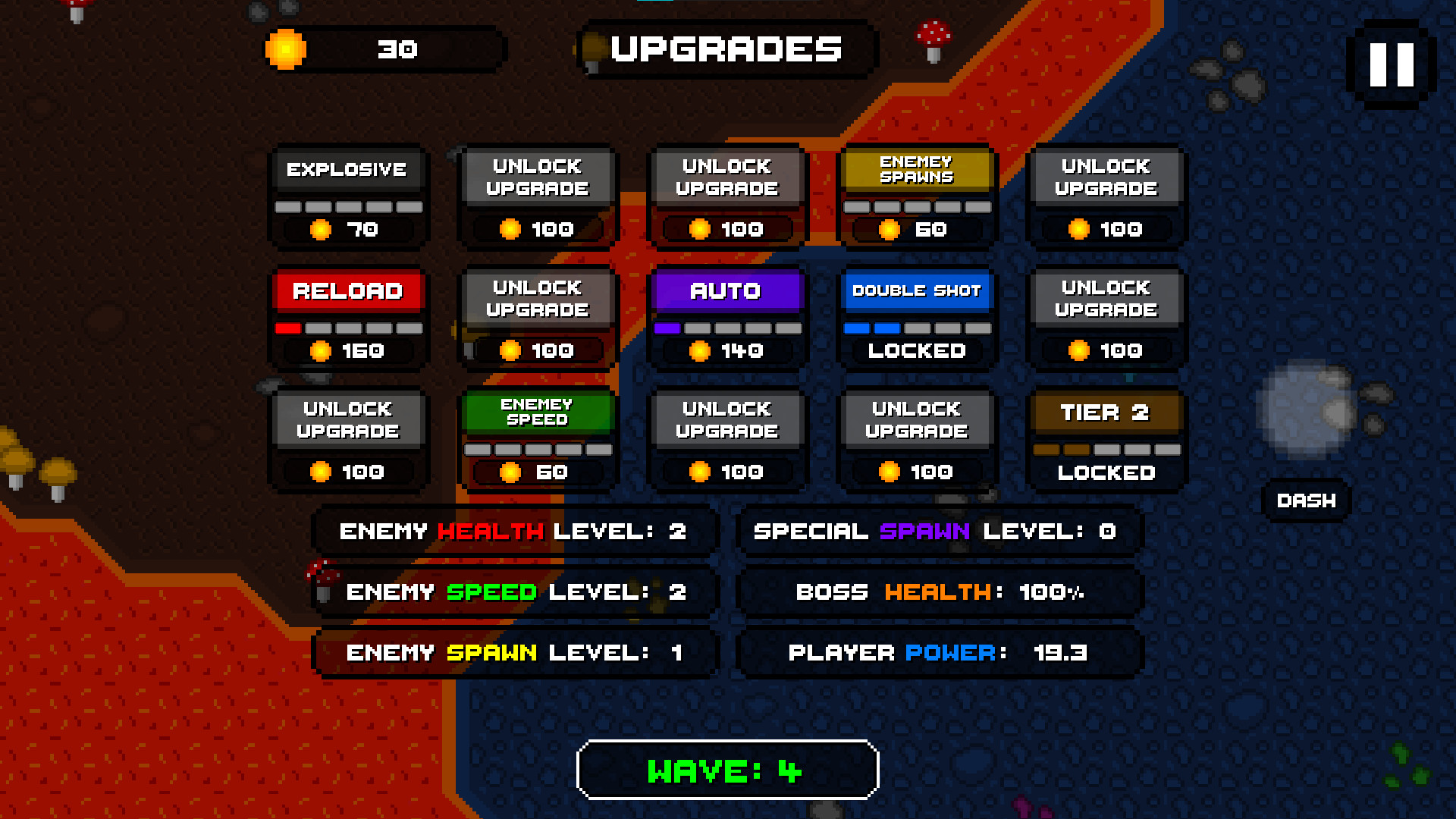The width and height of the screenshot is (1456, 819).
Task: Click the Player Power: 19.3 stat display
Action: [x=939, y=652]
